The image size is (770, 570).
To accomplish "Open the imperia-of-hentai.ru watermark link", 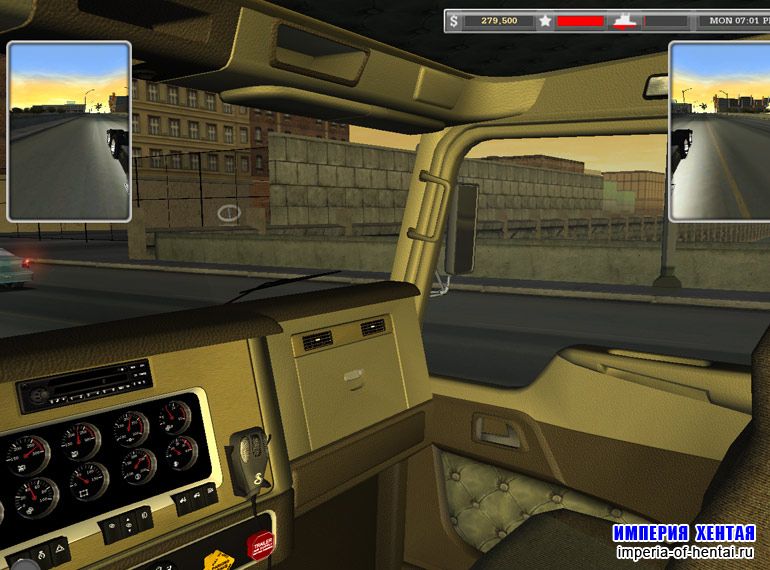I will (x=684, y=553).
